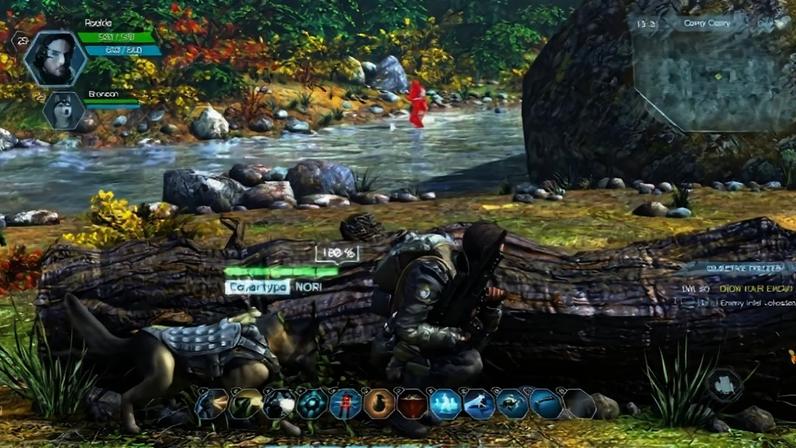Select the husky dog companion portrait
The image size is (796, 448).
pyautogui.click(x=63, y=110)
